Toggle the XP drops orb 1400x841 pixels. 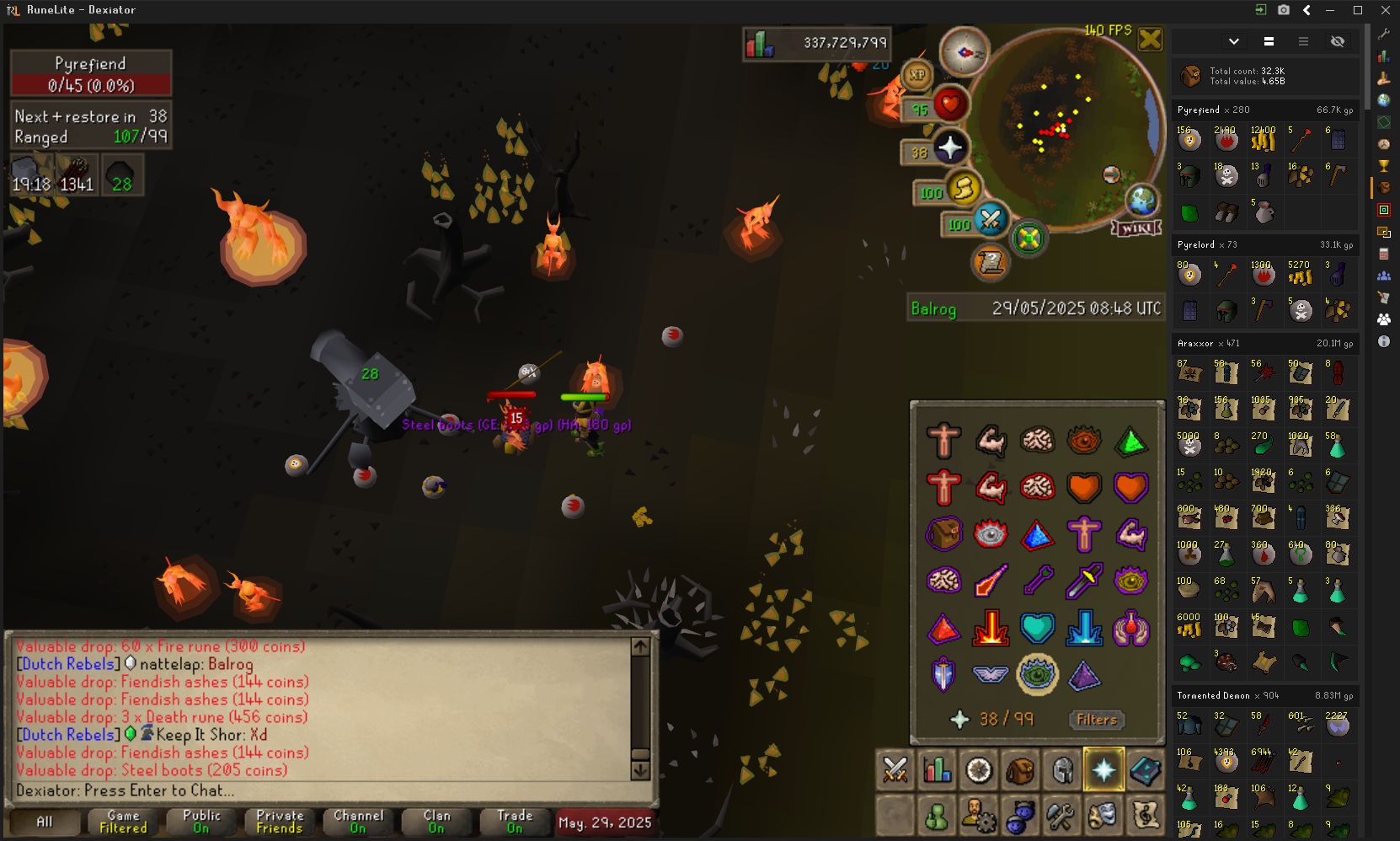(x=917, y=75)
